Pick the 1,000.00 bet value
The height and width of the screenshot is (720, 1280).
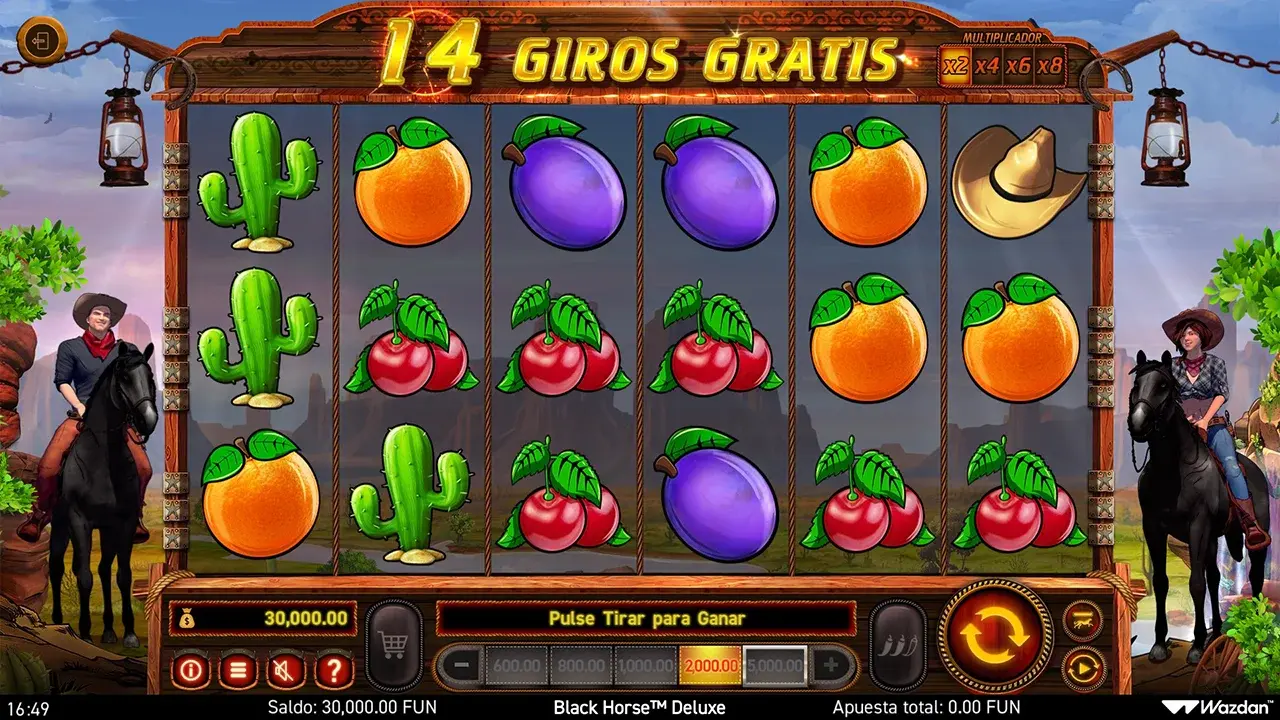tap(645, 665)
